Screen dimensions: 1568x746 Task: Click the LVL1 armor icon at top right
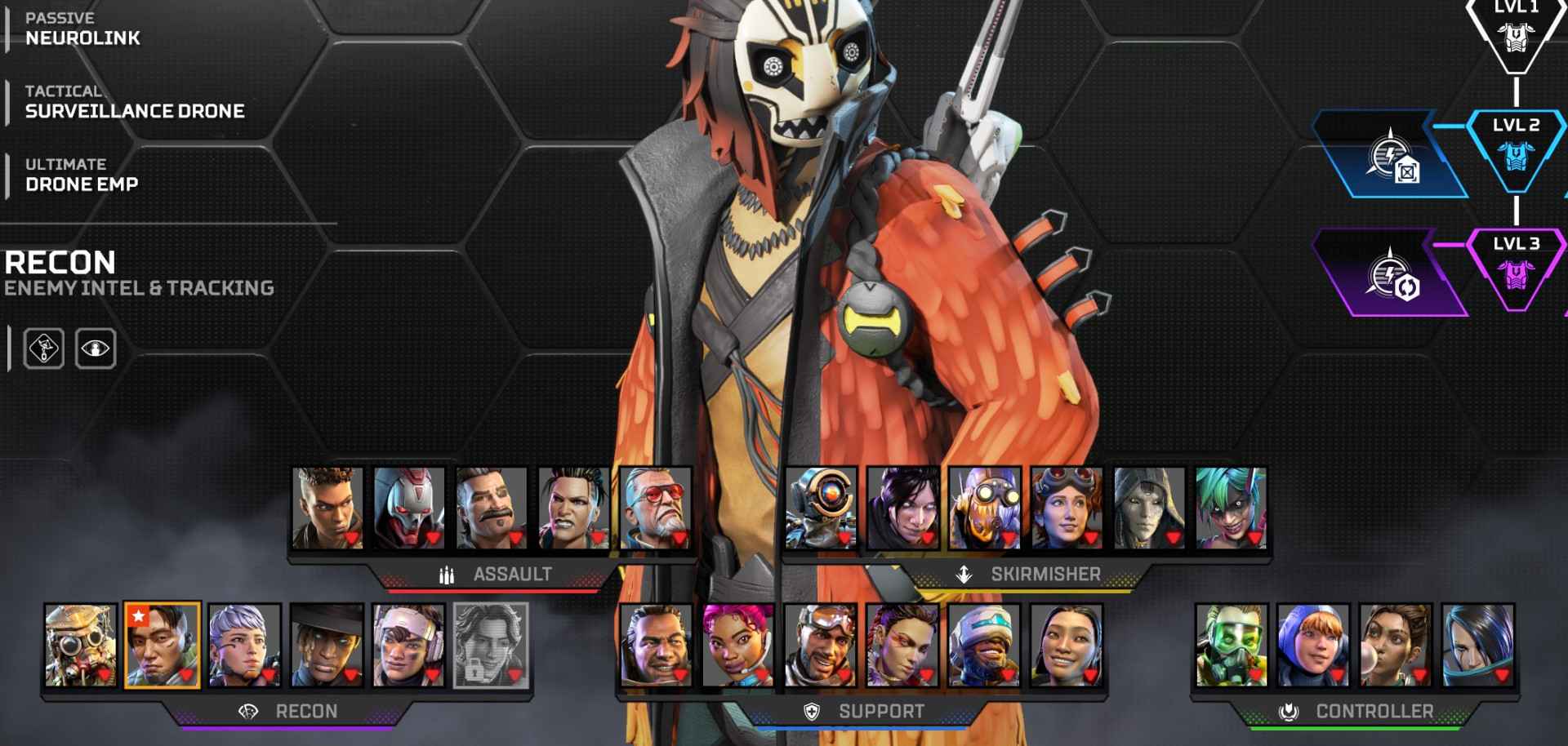pos(1515,37)
